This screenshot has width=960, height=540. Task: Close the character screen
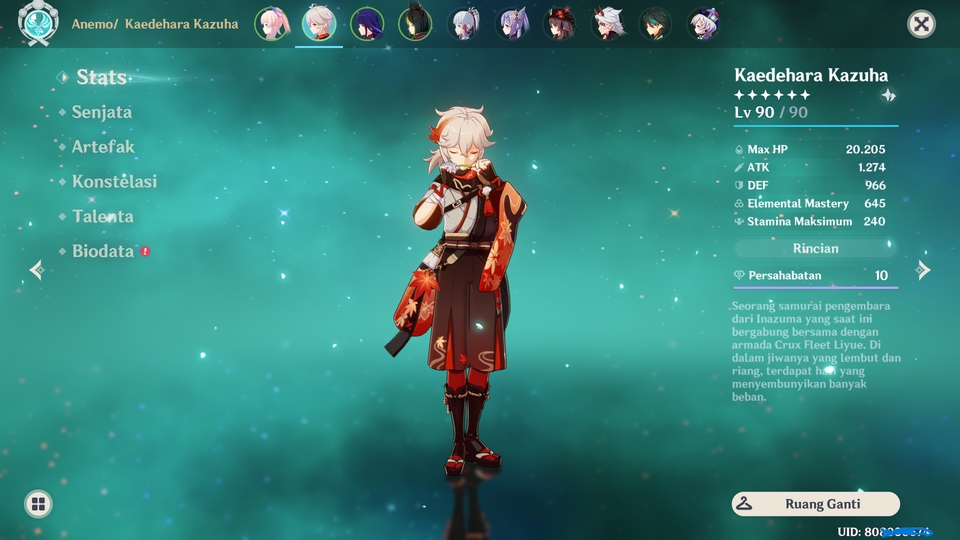tap(921, 24)
